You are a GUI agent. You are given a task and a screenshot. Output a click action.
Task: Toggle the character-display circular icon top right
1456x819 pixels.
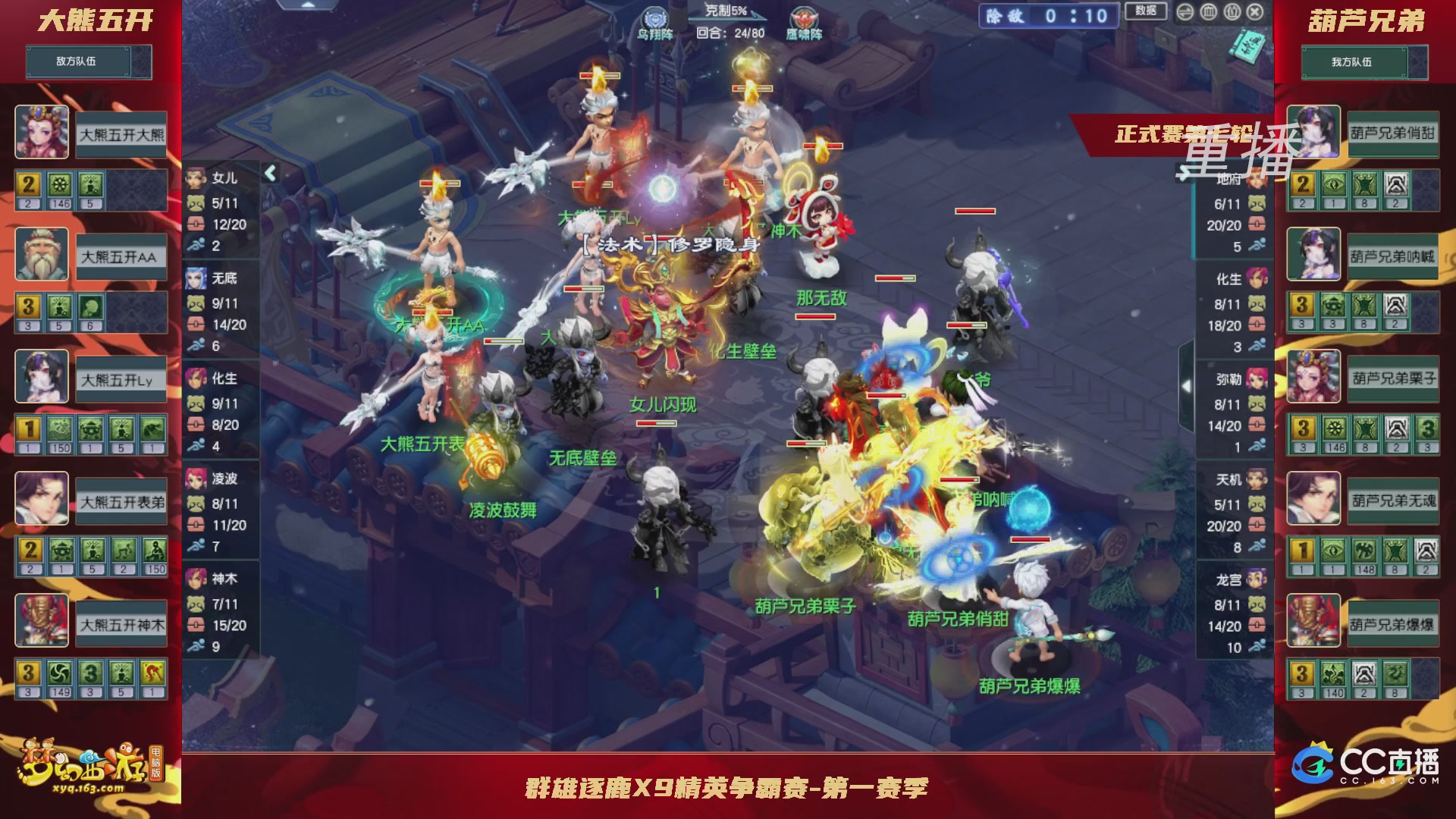(1232, 11)
